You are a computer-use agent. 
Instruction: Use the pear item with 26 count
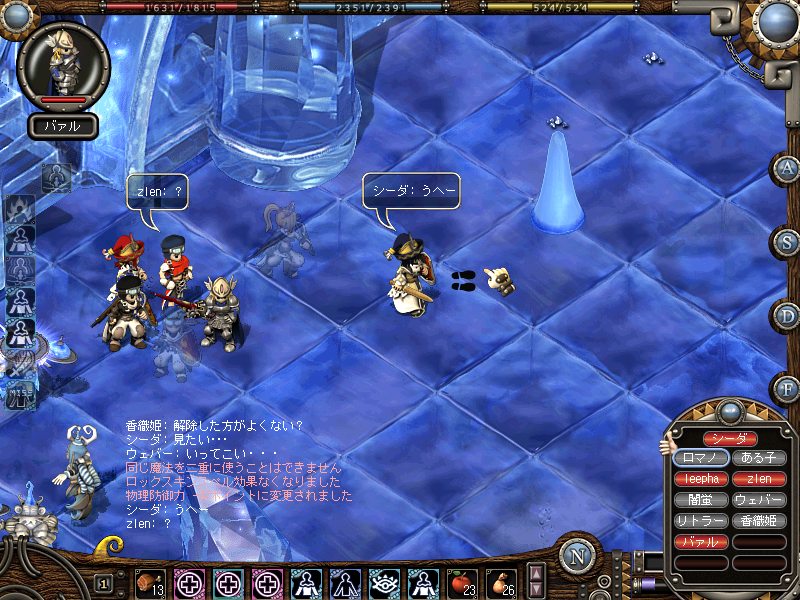[x=500, y=582]
